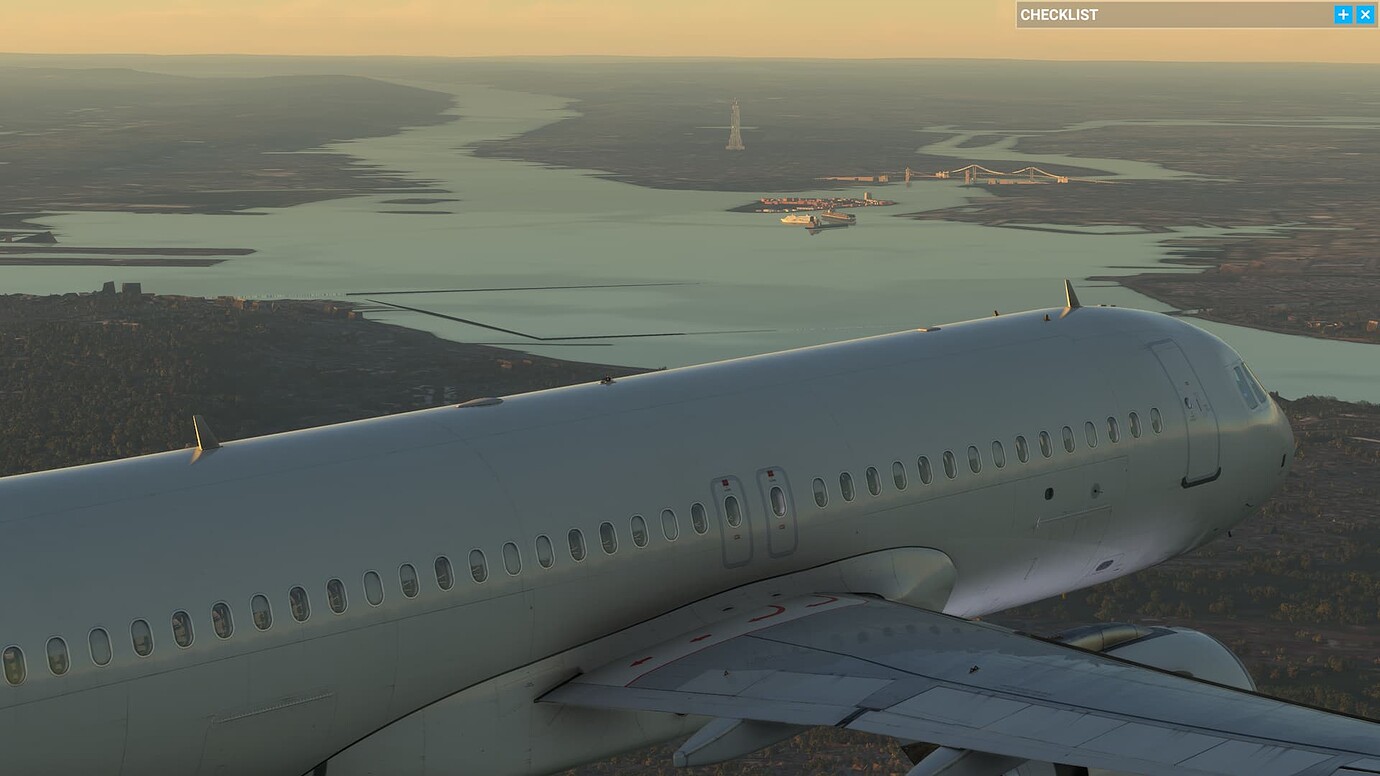Click the CHECKLIST title bar

[1150, 14]
